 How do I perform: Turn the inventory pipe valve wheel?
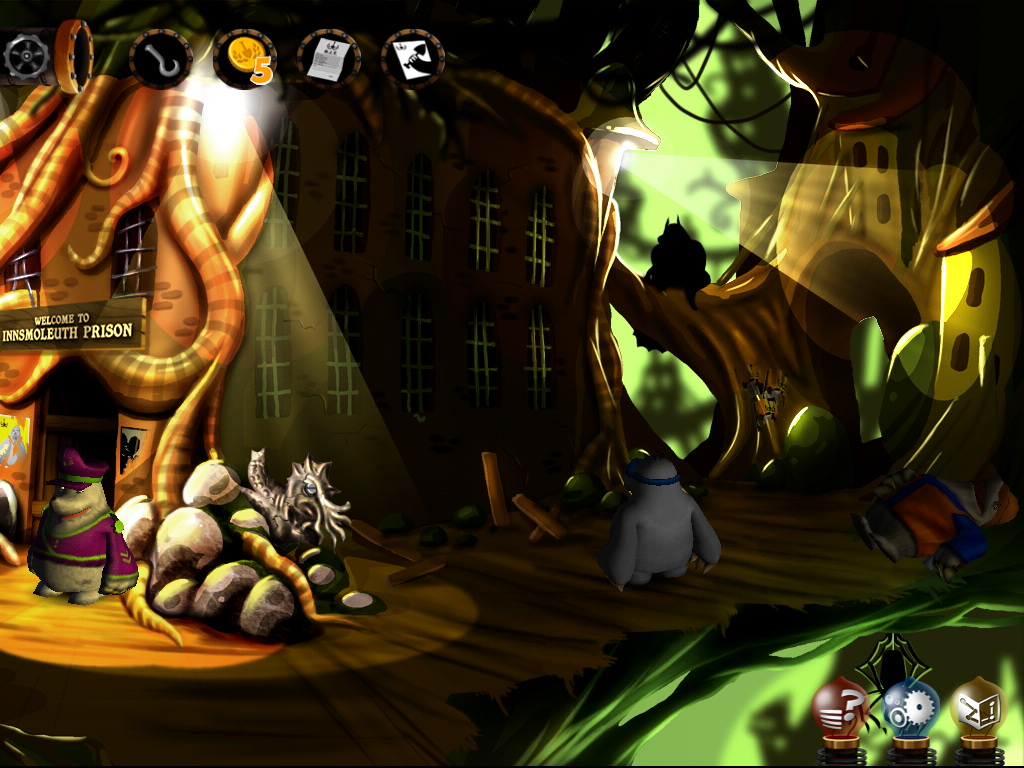(x=24, y=58)
